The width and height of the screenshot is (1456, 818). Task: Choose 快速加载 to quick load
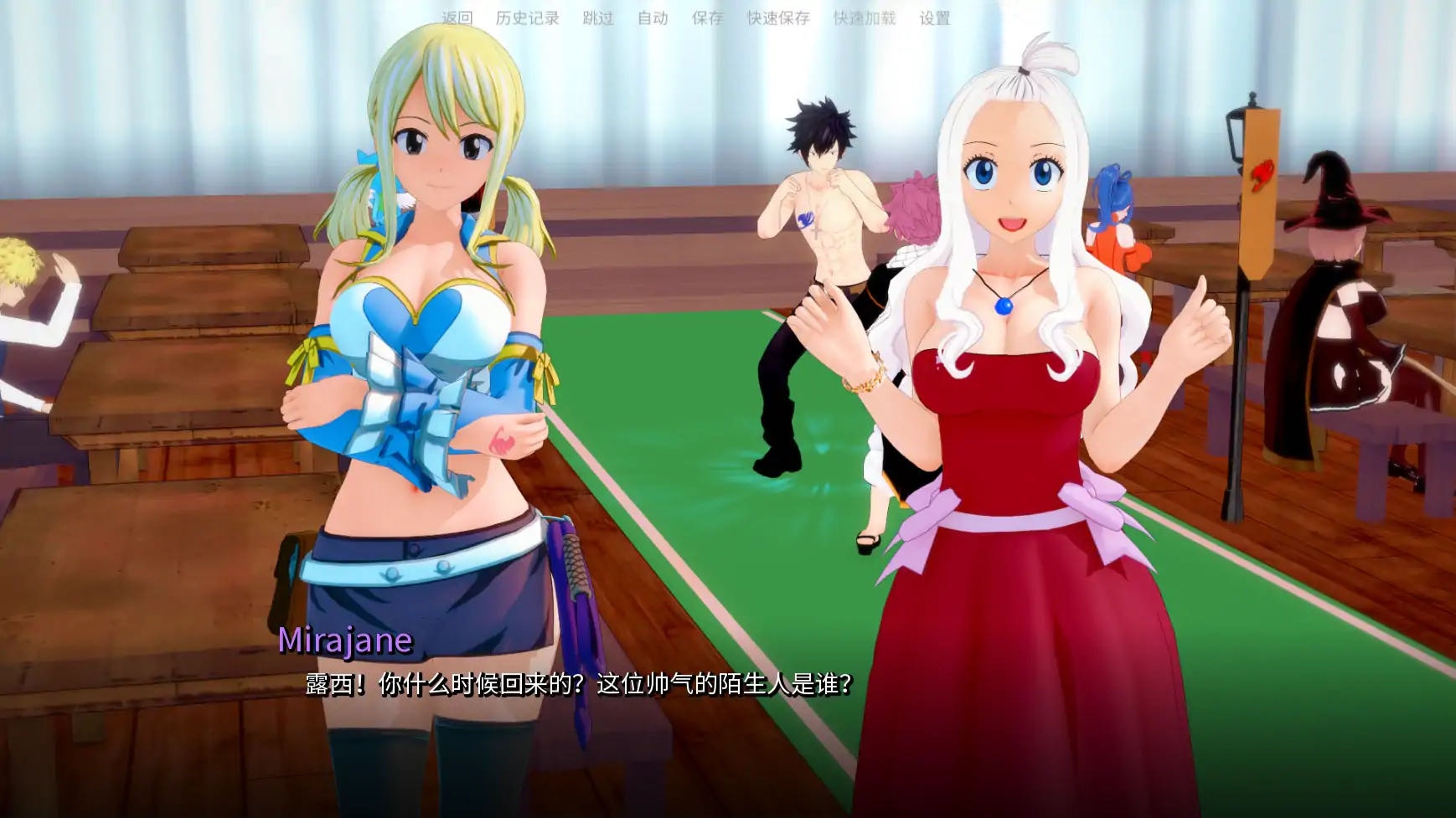pos(864,18)
